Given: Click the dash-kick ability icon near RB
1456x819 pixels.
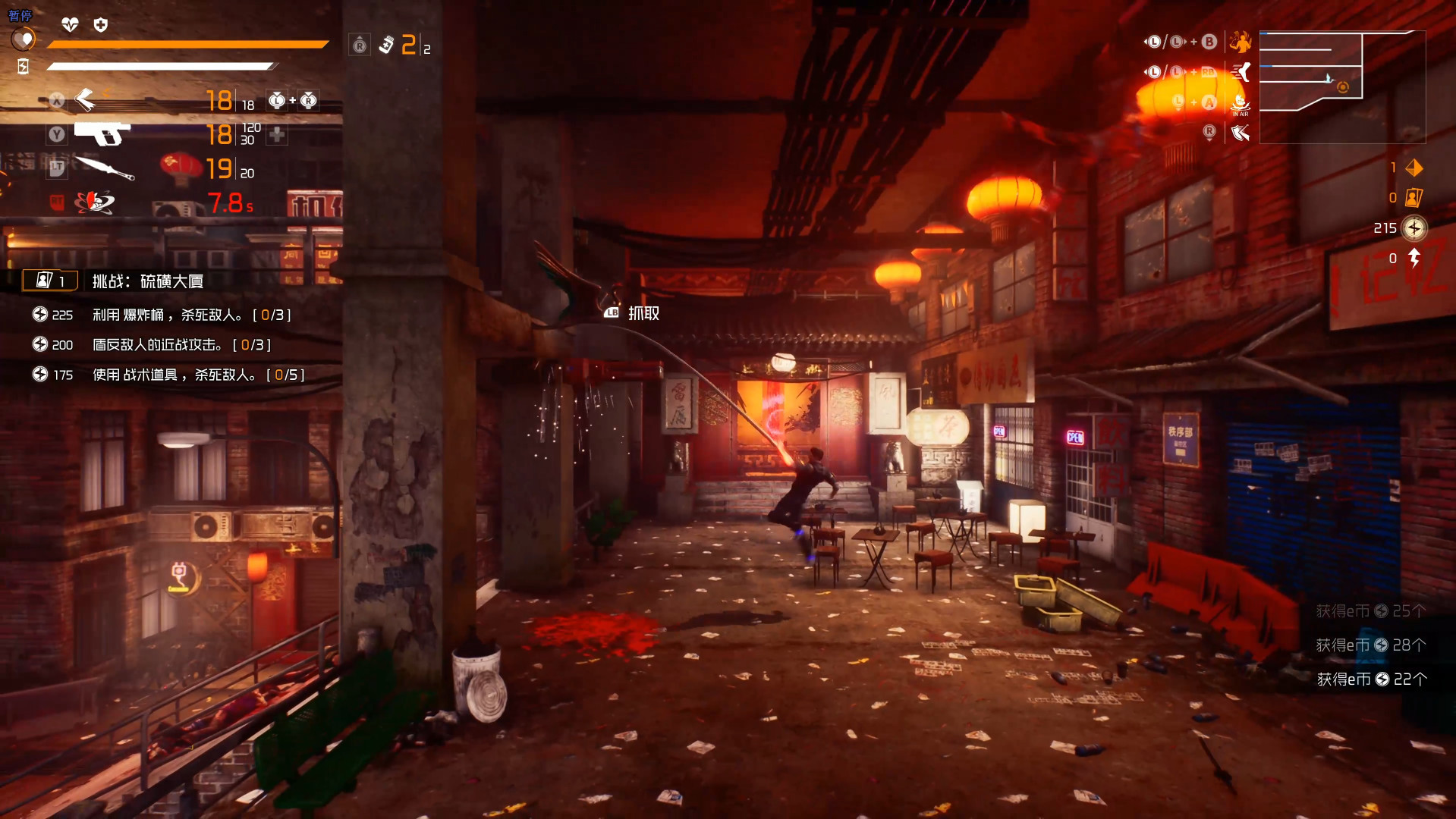Looking at the screenshot, I should pos(1241,73).
